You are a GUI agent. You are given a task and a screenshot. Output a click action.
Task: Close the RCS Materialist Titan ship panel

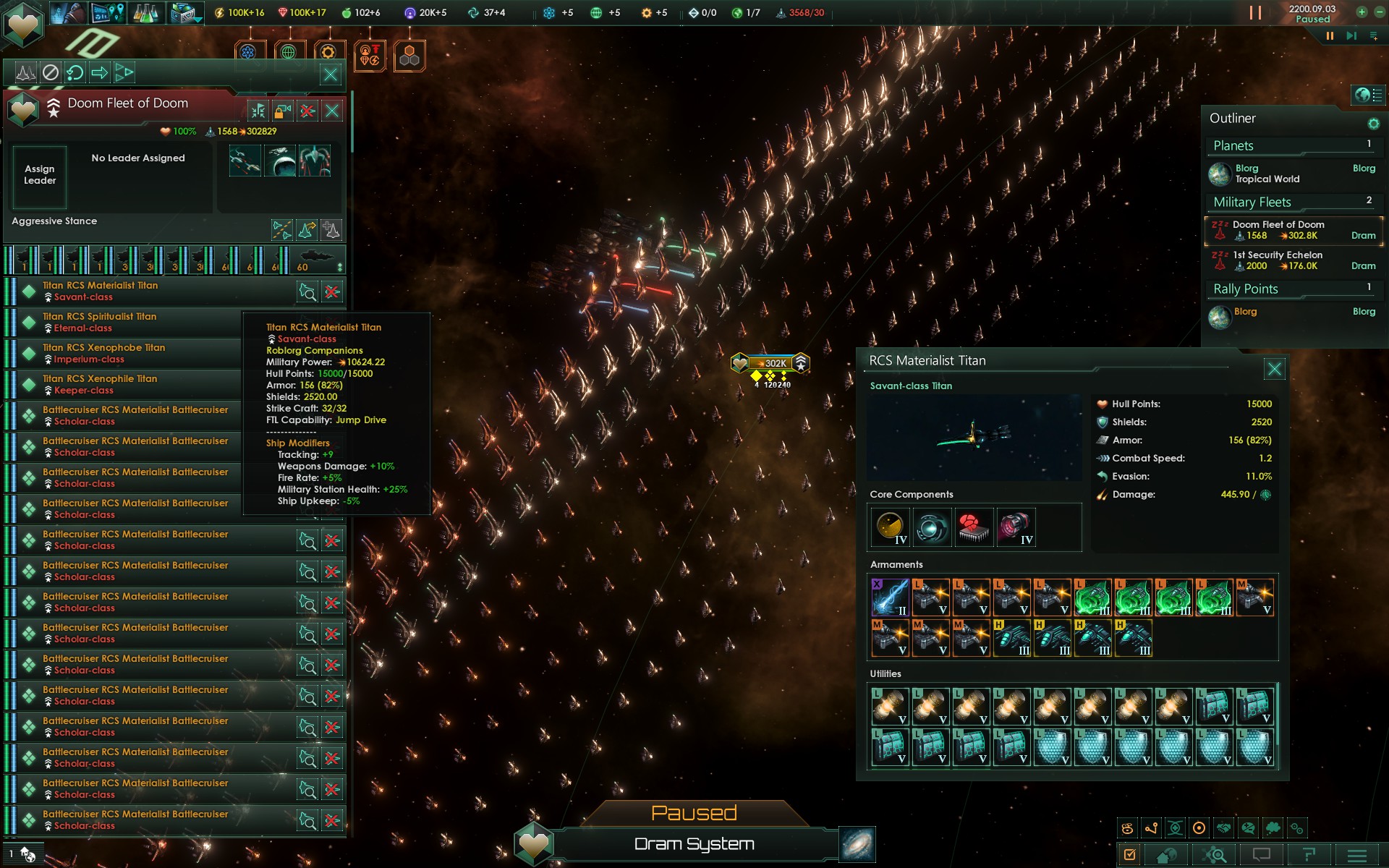pyautogui.click(x=1274, y=370)
